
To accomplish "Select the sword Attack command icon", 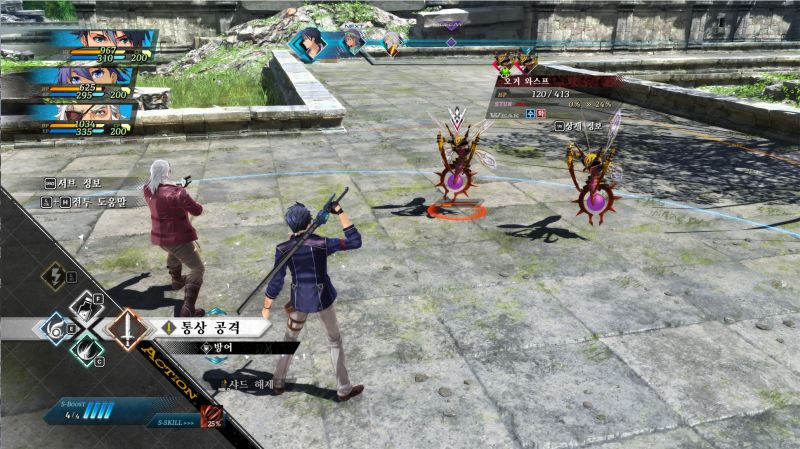I will 127,327.
